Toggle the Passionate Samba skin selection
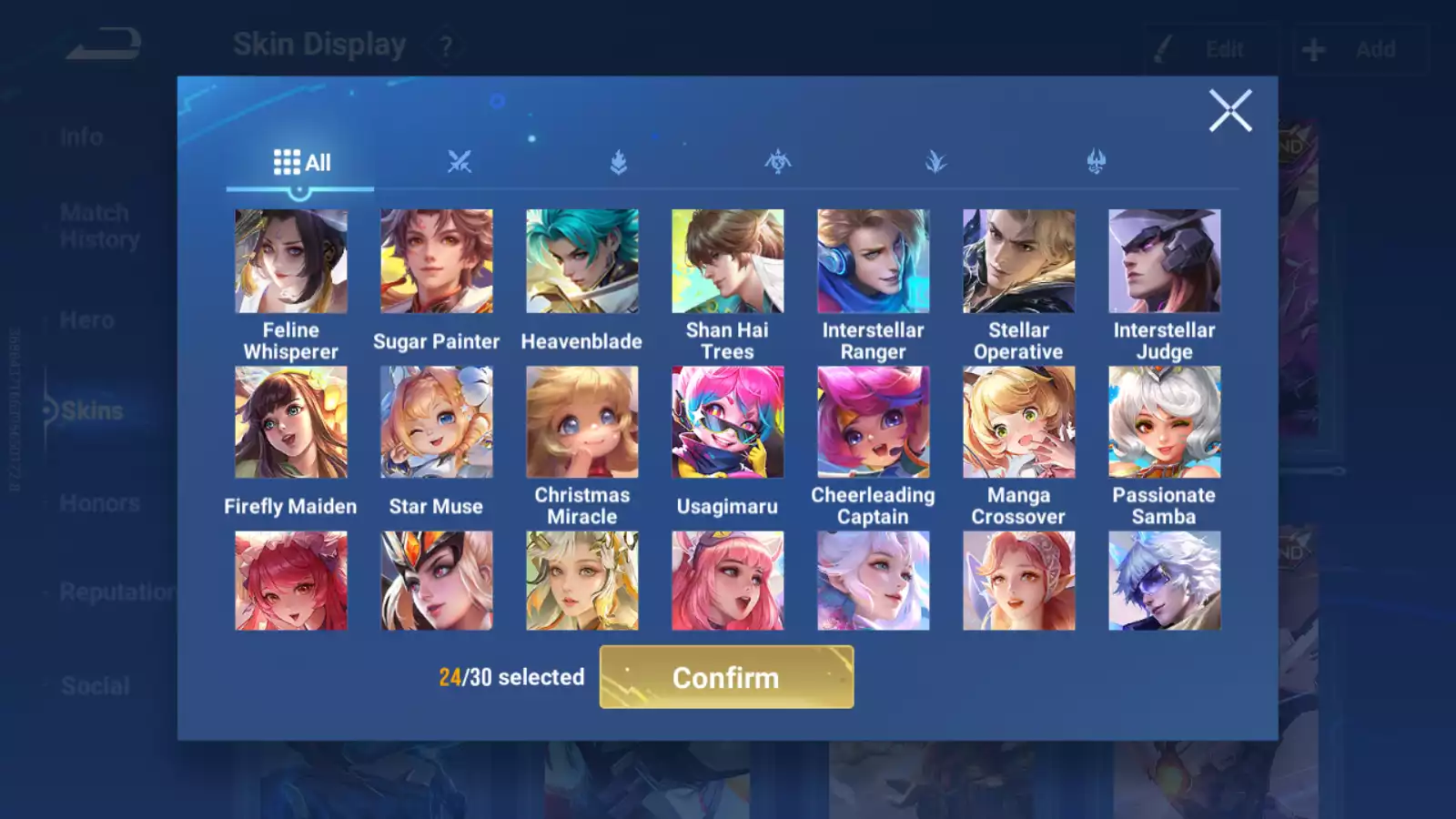The height and width of the screenshot is (819, 1456). [x=1164, y=423]
